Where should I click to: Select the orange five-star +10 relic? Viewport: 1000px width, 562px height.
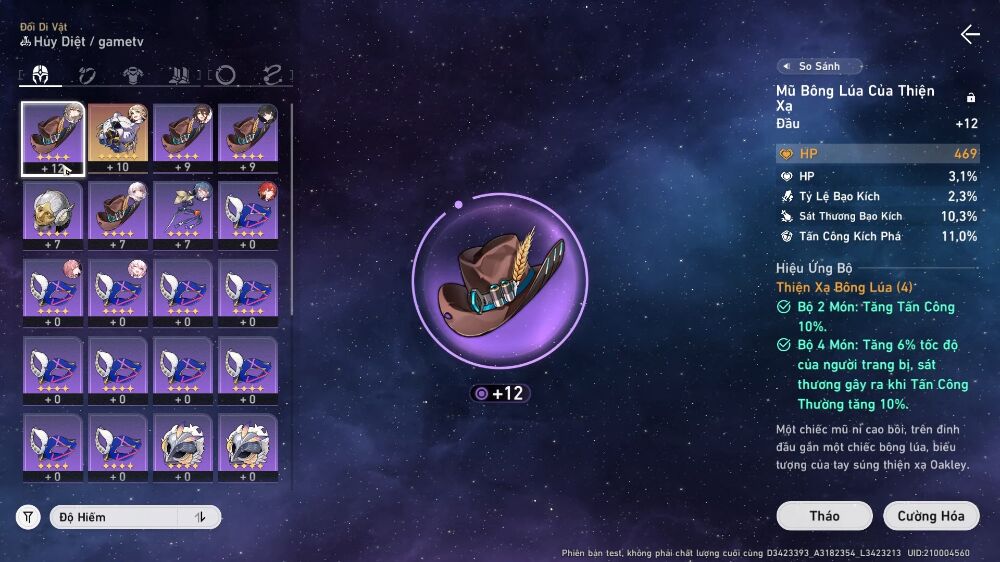tap(118, 138)
